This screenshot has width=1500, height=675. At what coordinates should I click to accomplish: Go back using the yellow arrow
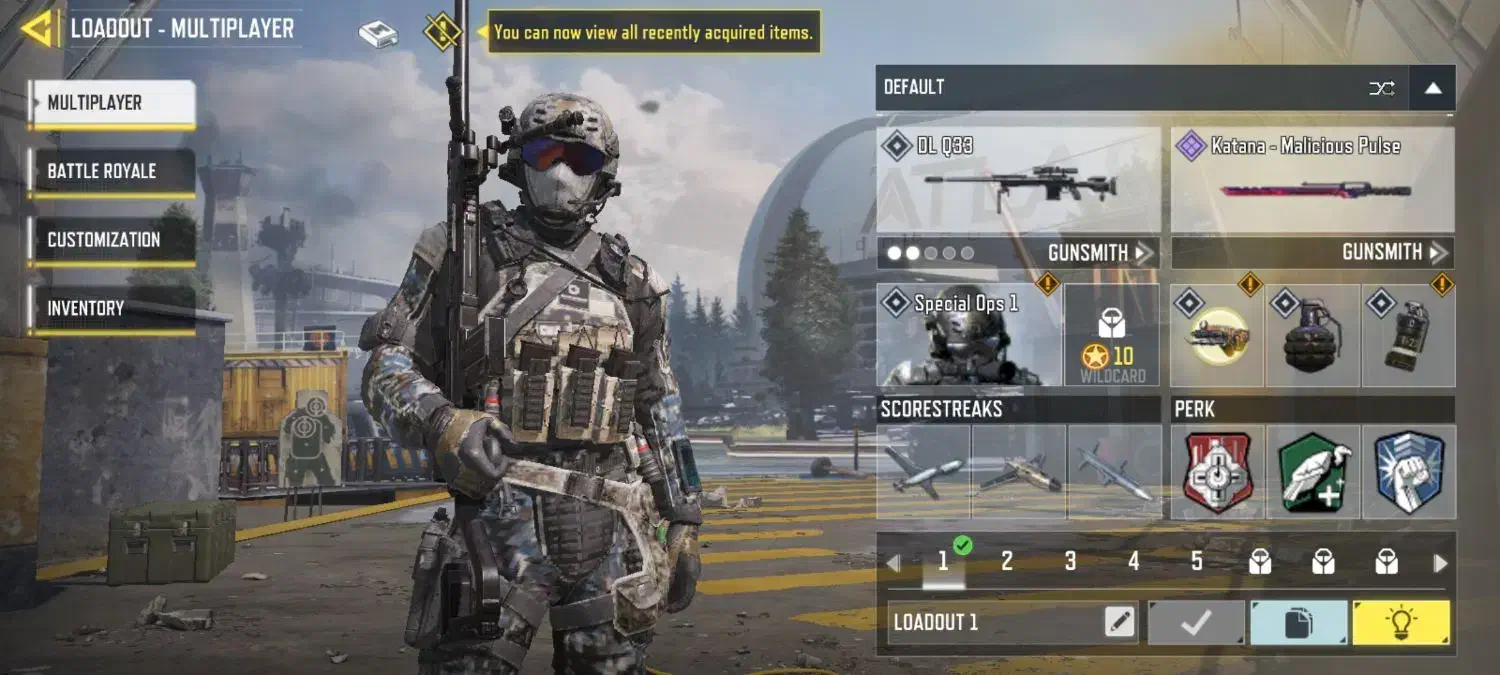[x=37, y=29]
